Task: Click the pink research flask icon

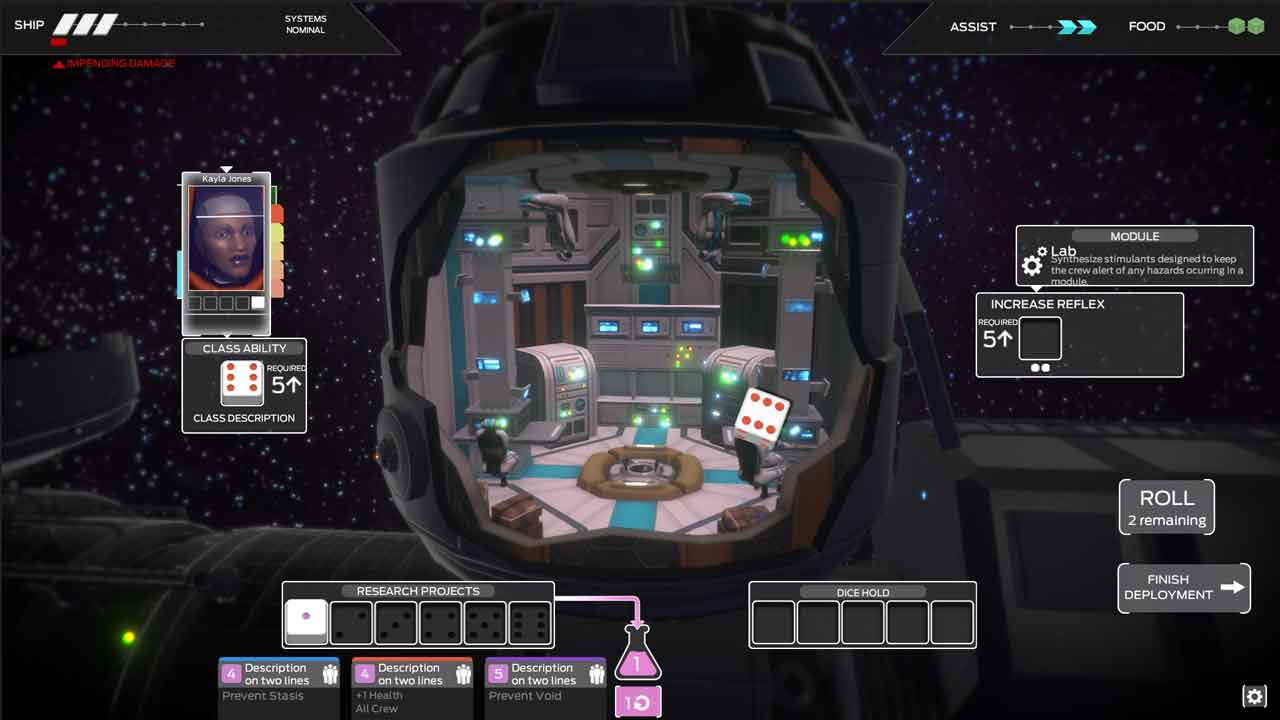Action: [637, 655]
